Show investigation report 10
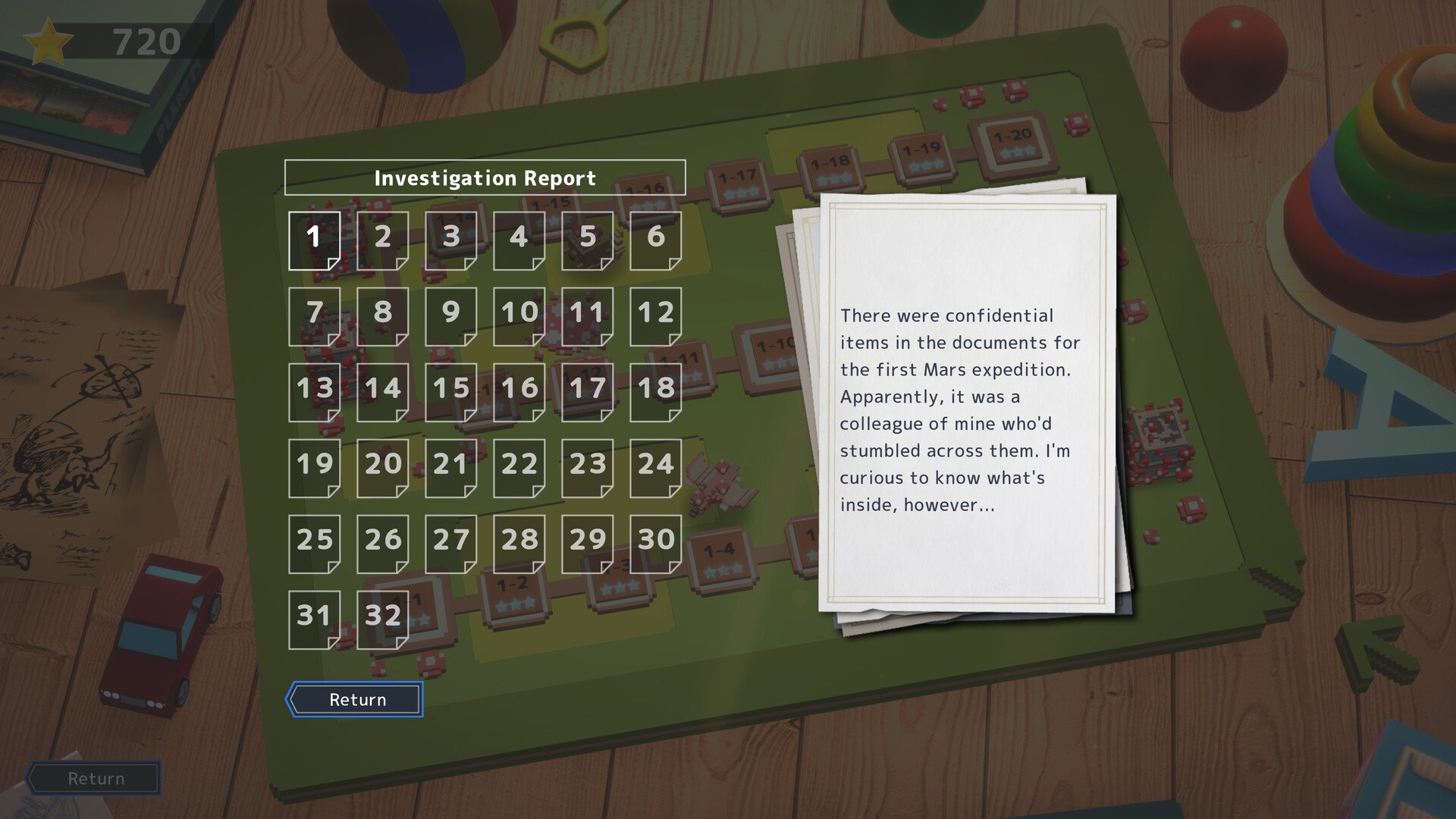Image resolution: width=1456 pixels, height=819 pixels. pos(519,315)
